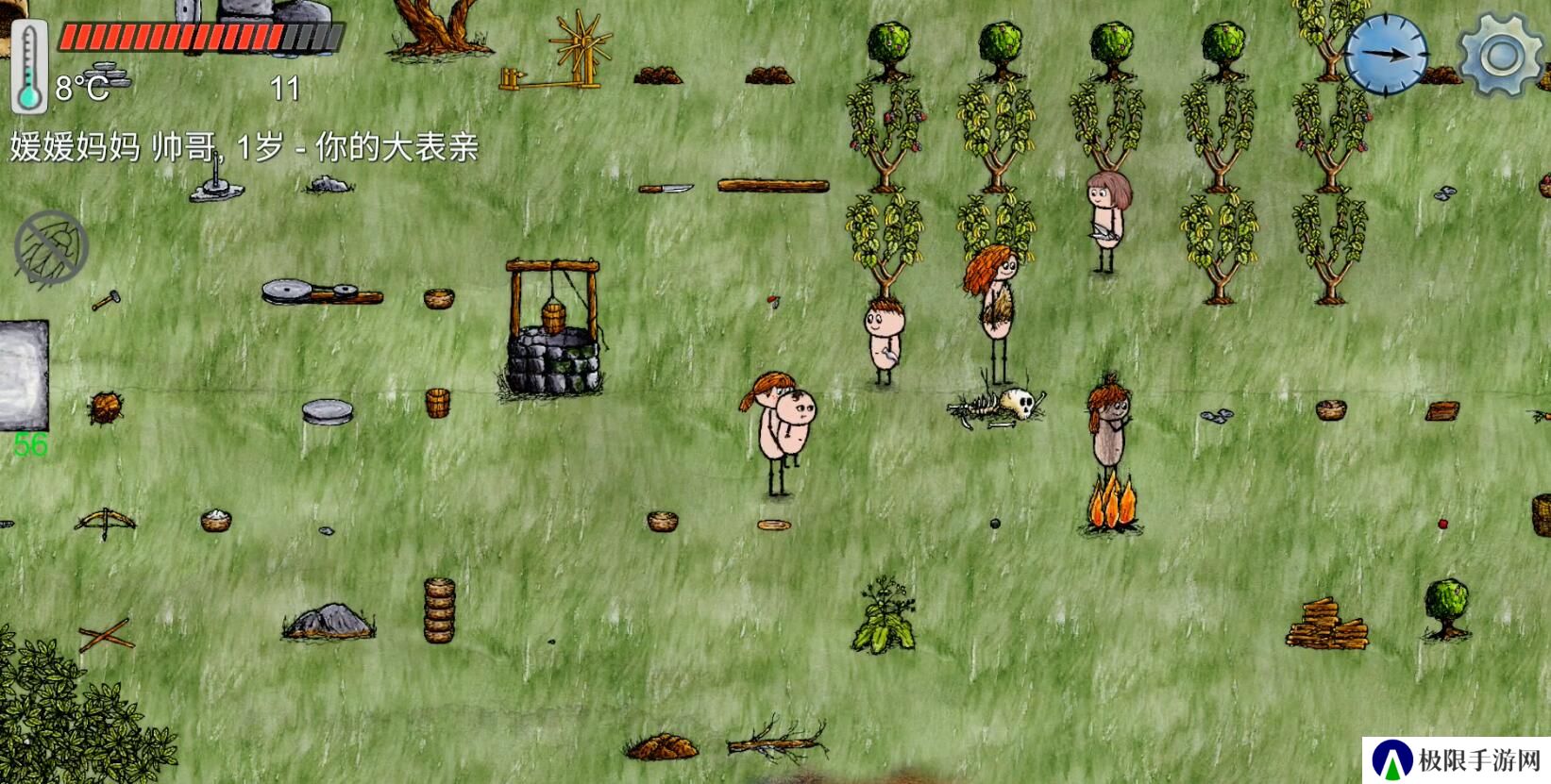Viewport: 1551px width, 784px height.
Task: Open the gear settings menu
Action: pos(1502,55)
